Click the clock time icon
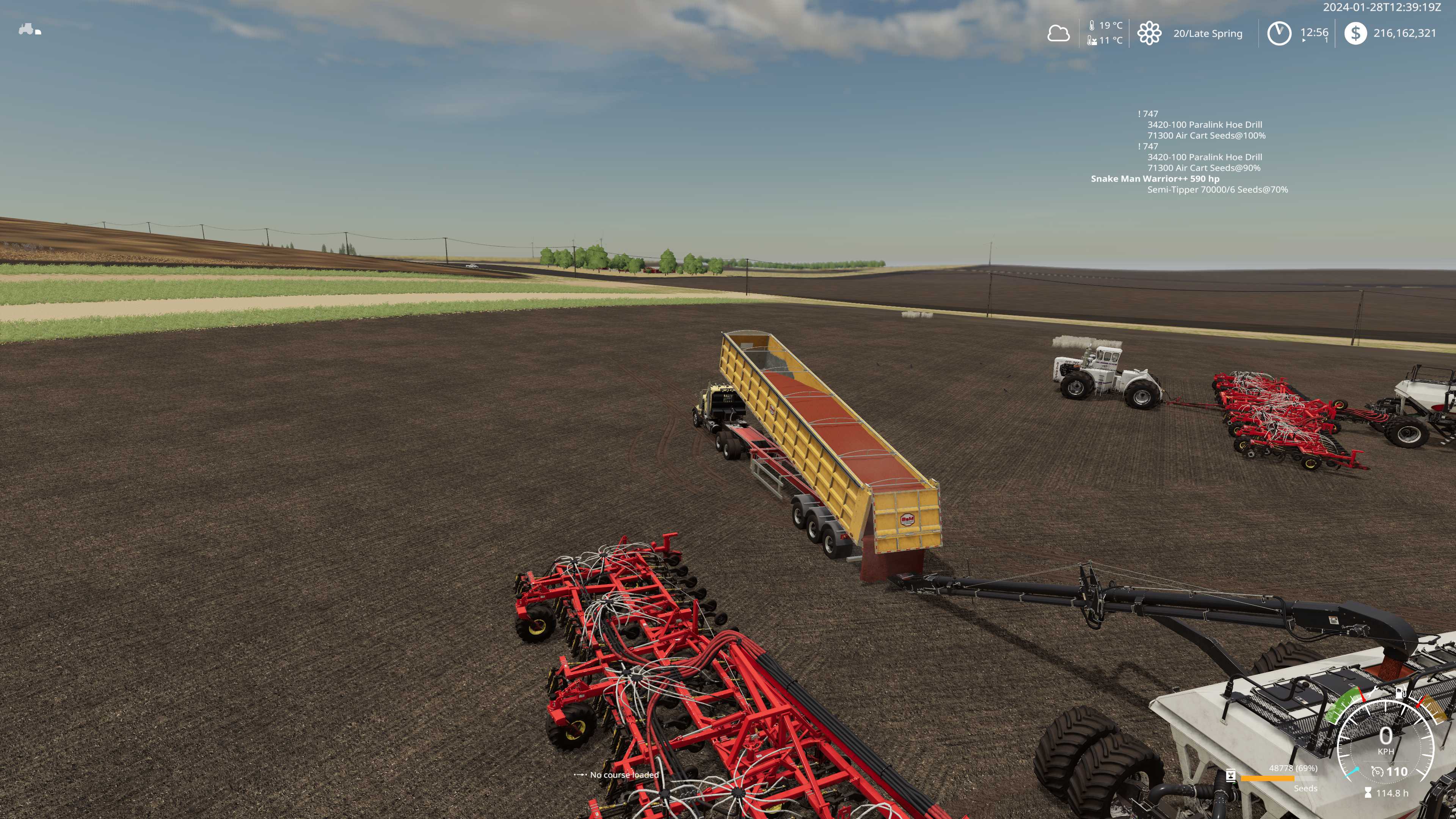This screenshot has width=1456, height=819. click(x=1279, y=33)
